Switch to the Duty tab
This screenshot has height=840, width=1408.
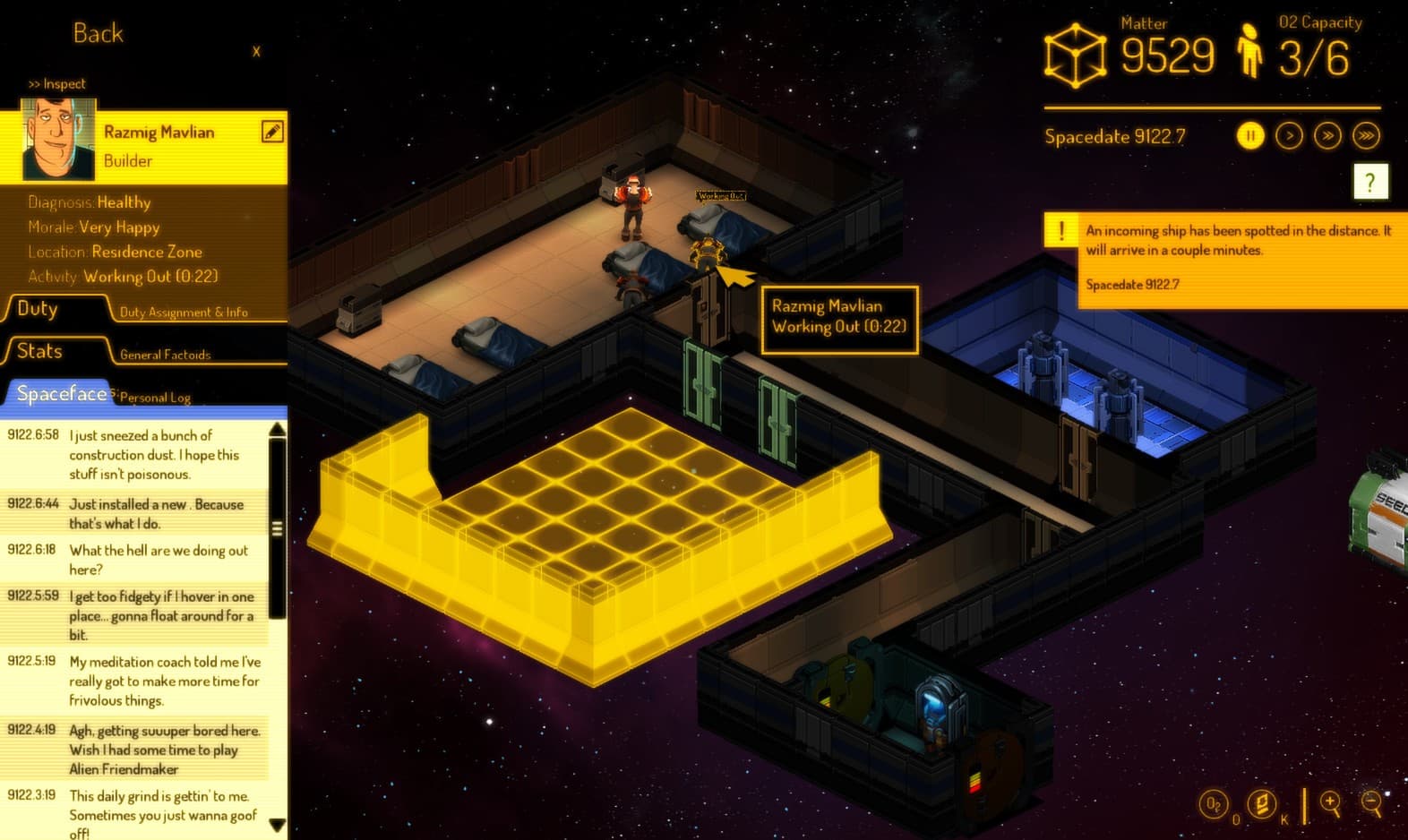tap(36, 308)
